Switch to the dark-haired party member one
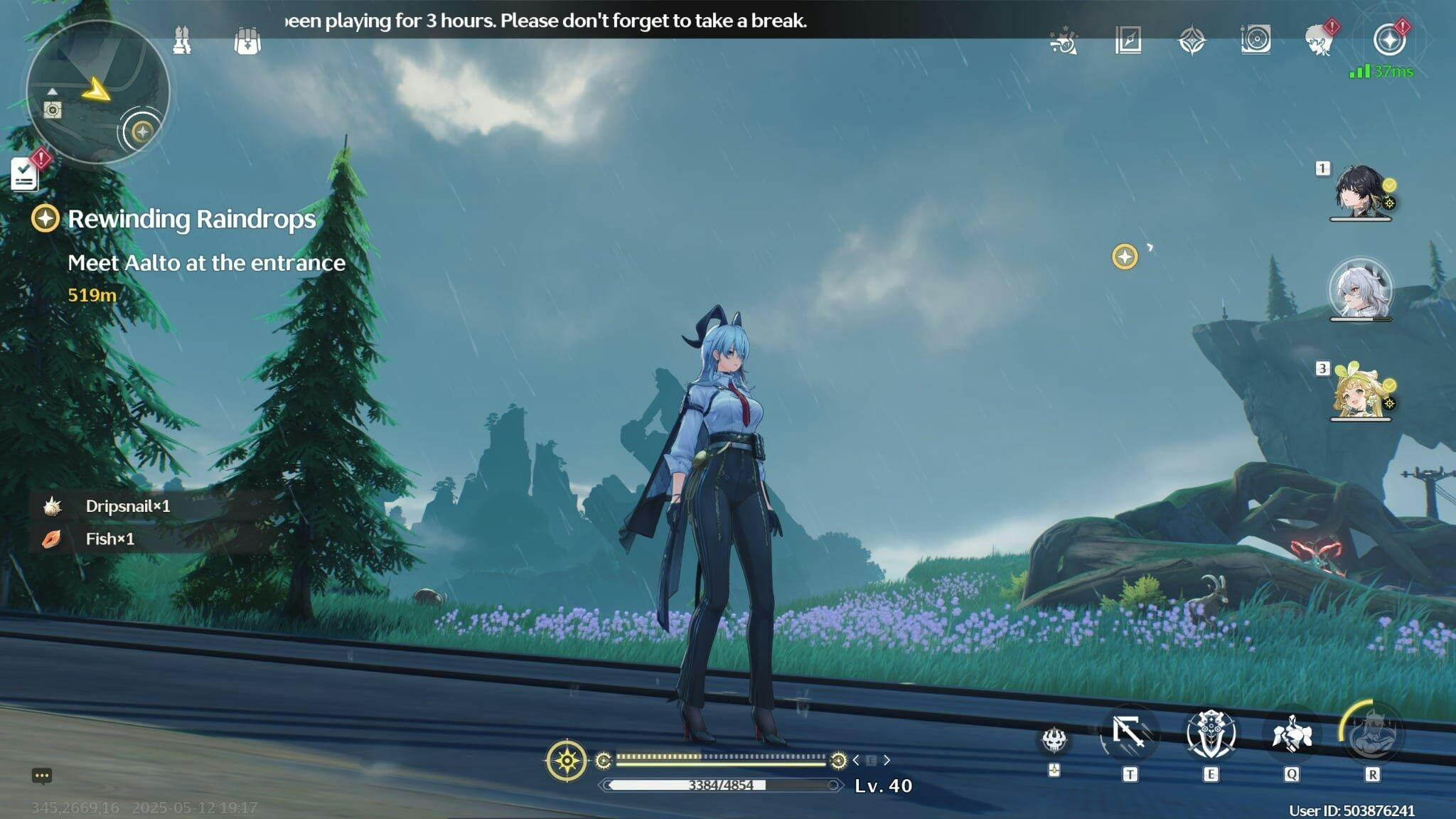This screenshot has width=1456, height=819. (x=1360, y=191)
